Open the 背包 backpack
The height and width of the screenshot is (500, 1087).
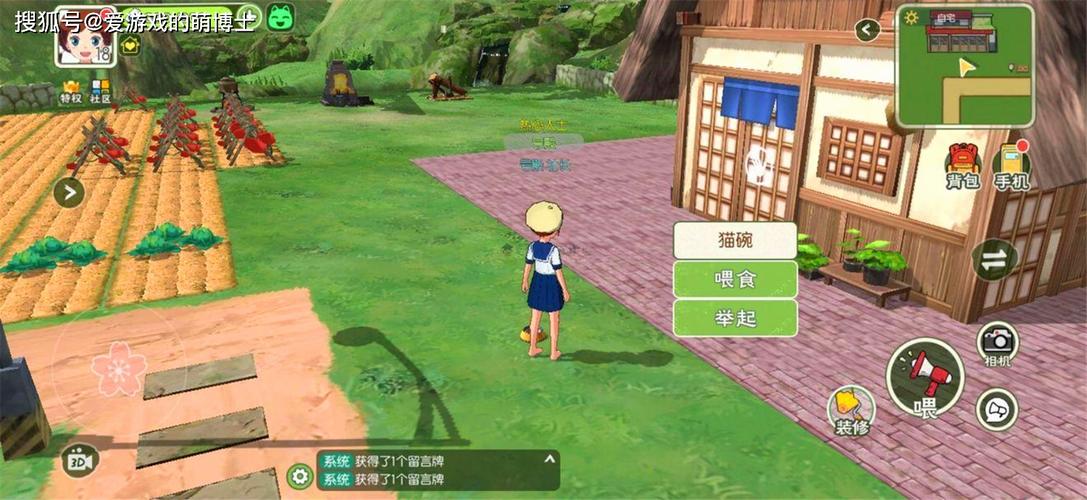pos(962,166)
